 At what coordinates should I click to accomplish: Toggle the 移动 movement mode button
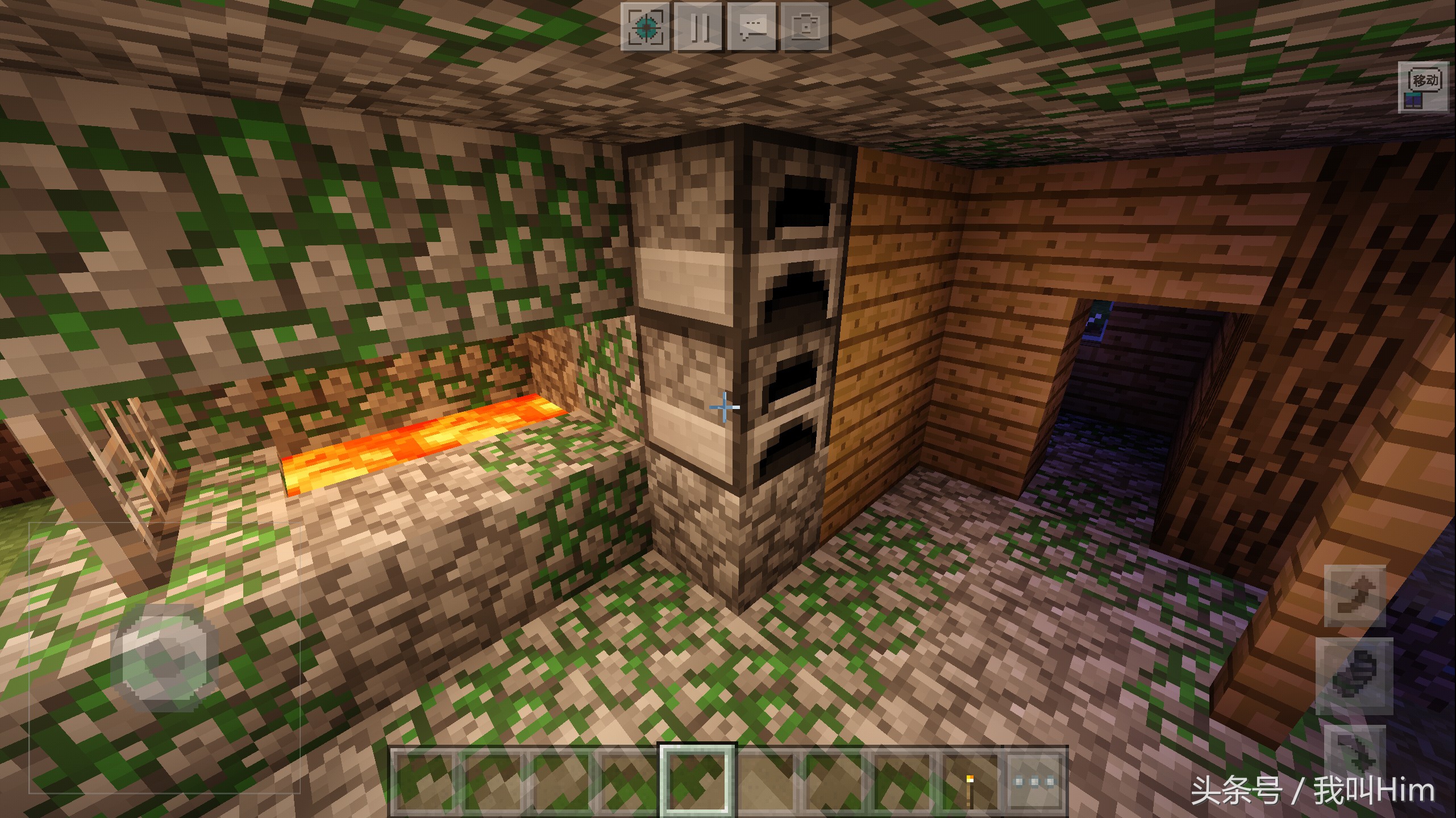coord(1424,87)
